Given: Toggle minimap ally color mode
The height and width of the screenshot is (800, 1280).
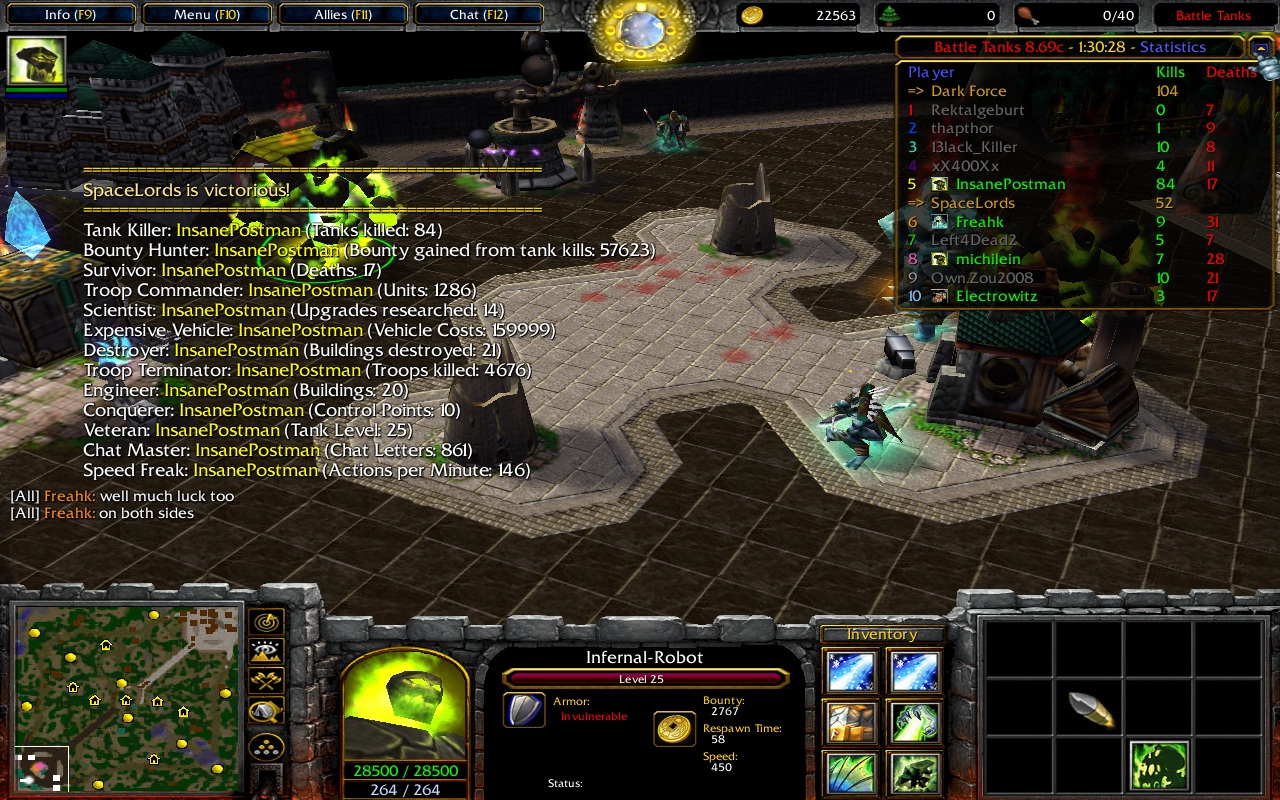Looking at the screenshot, I should (267, 682).
